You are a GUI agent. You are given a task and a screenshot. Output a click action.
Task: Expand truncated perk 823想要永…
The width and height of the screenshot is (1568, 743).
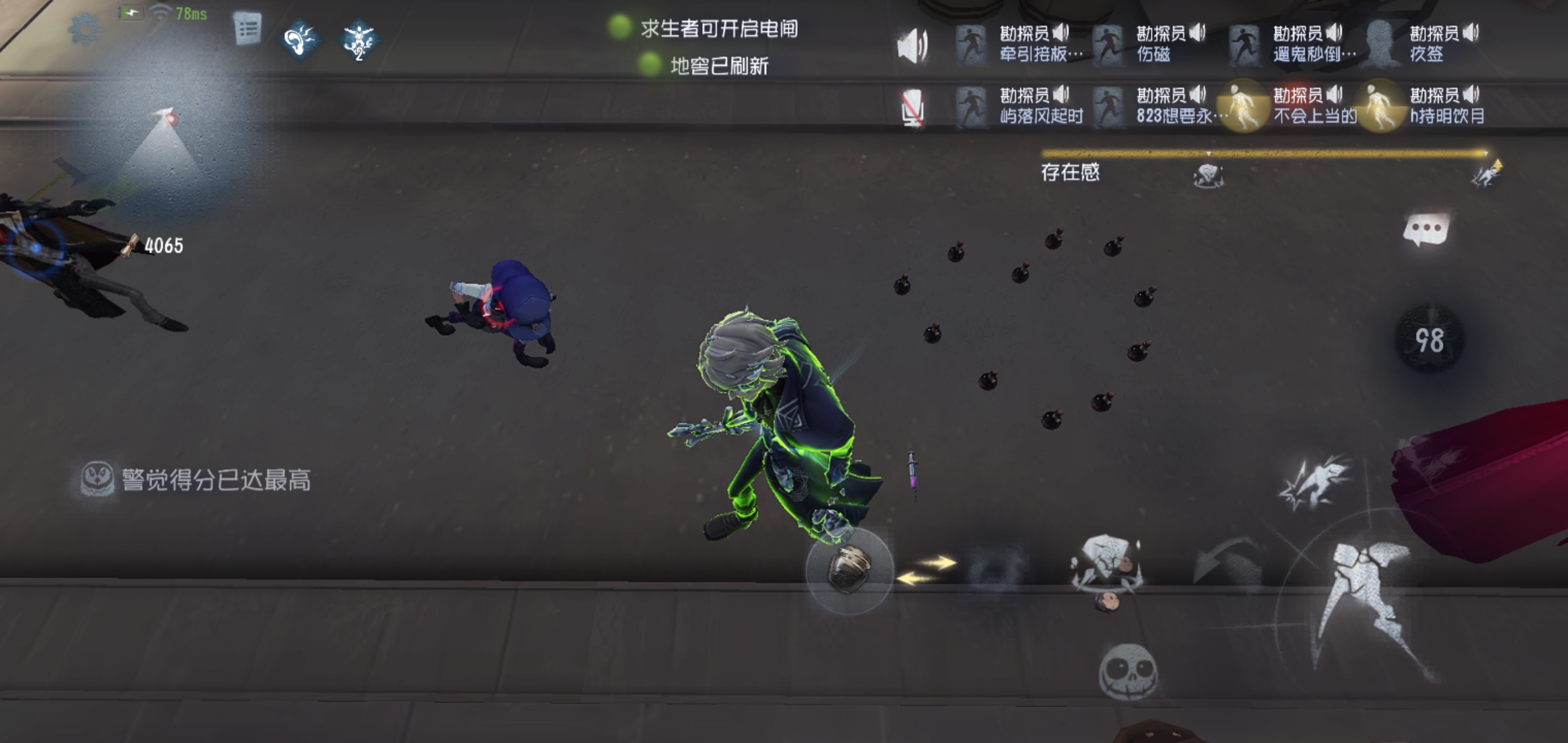pos(1183,117)
